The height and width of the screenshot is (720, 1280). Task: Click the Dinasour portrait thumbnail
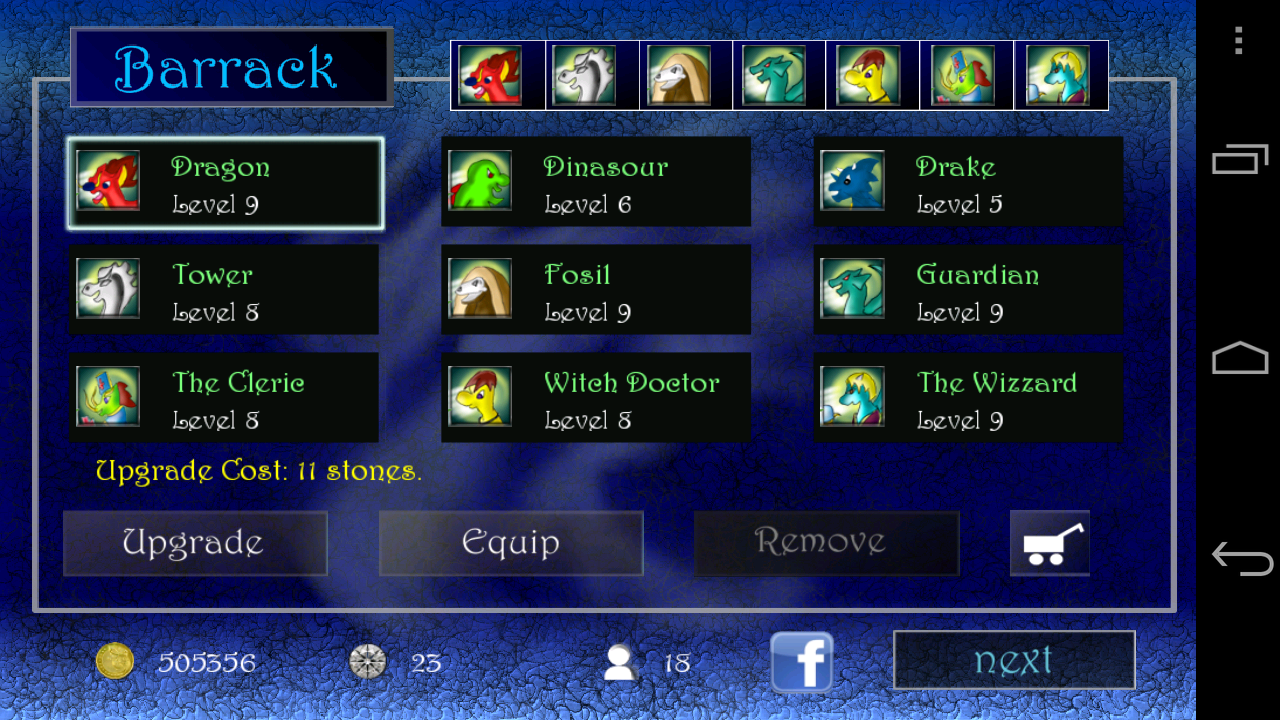(x=479, y=182)
